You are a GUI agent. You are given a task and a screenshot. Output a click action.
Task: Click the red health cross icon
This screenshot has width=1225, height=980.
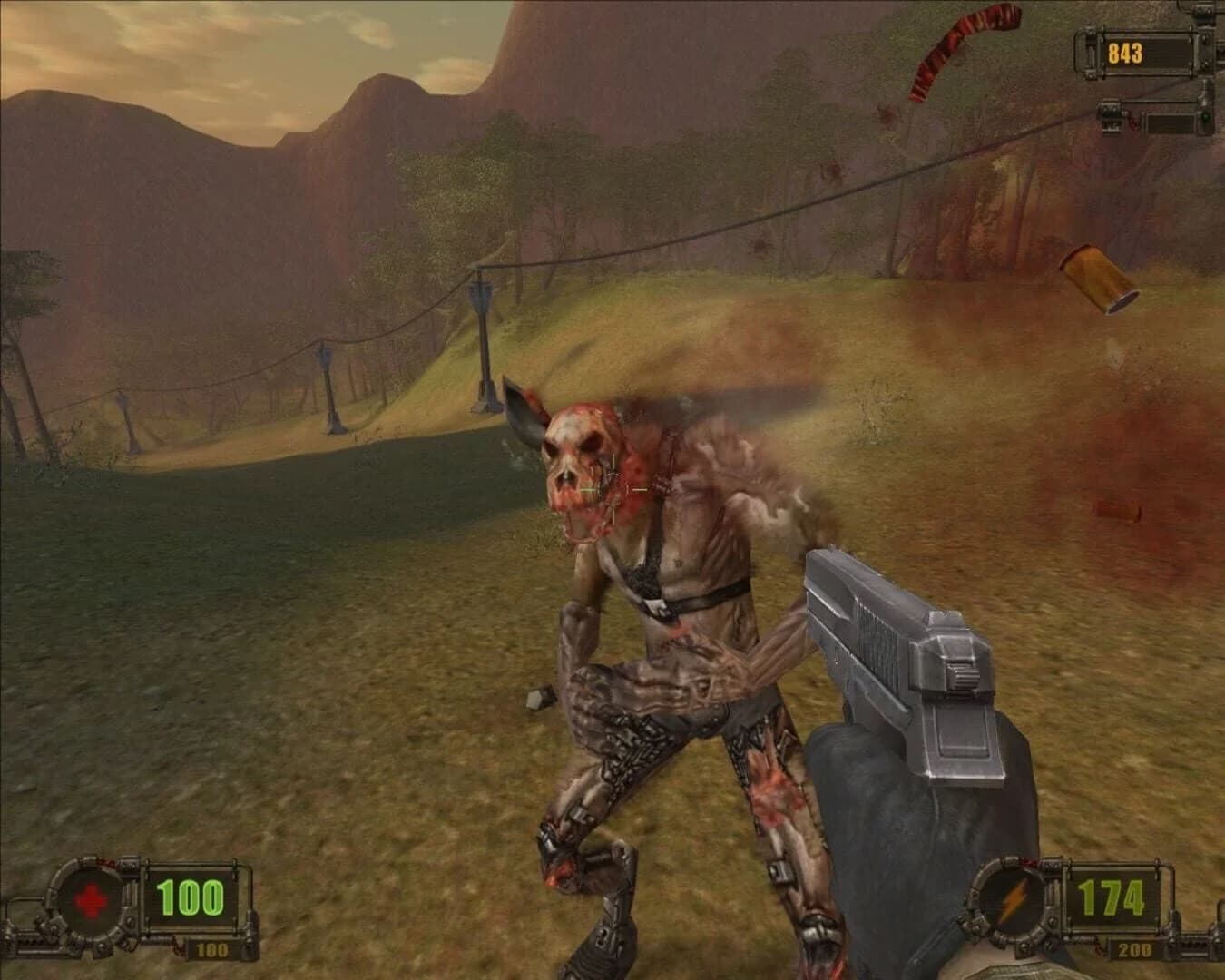coord(89,900)
